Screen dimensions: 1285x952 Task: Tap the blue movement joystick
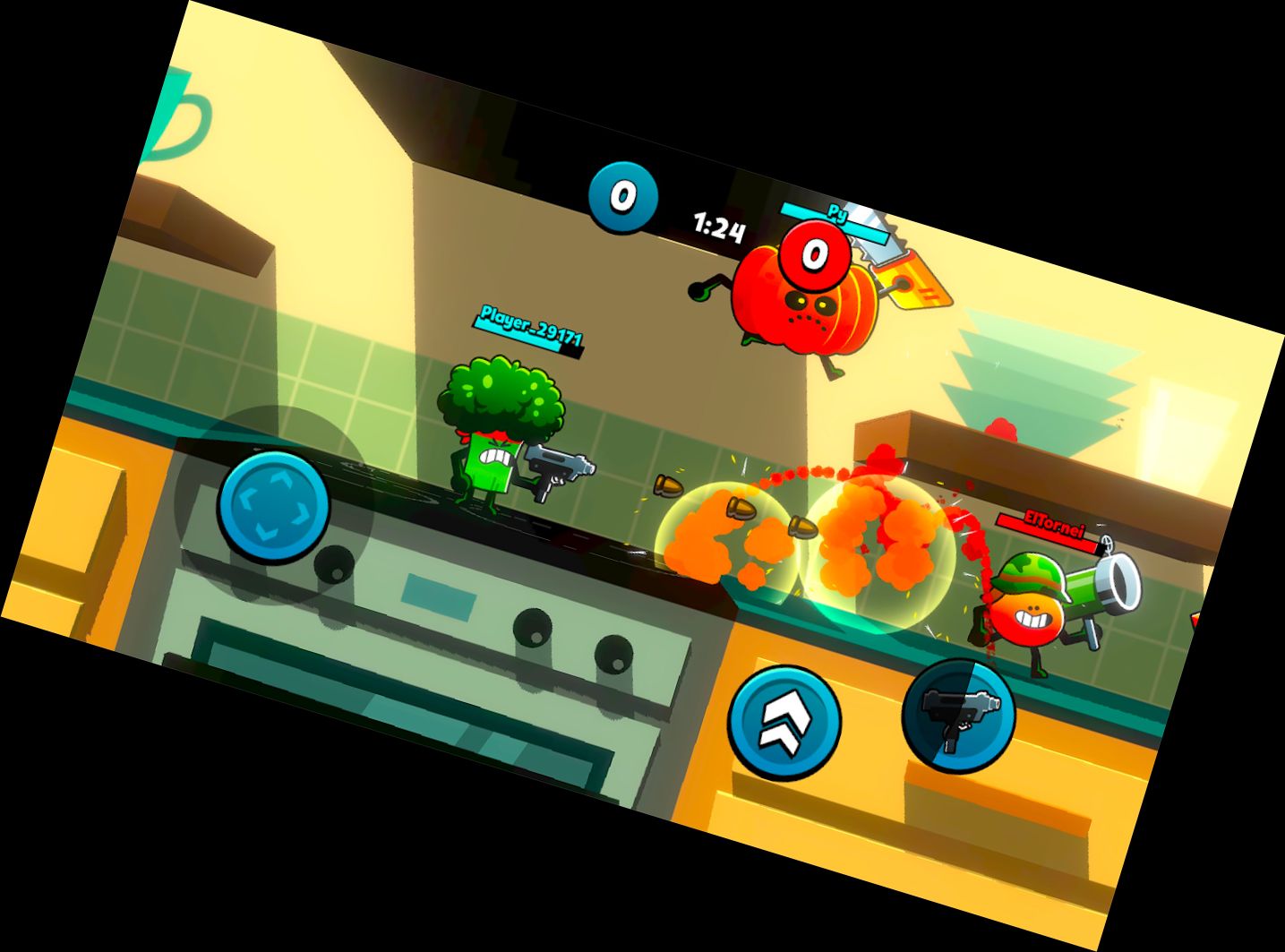click(x=274, y=506)
